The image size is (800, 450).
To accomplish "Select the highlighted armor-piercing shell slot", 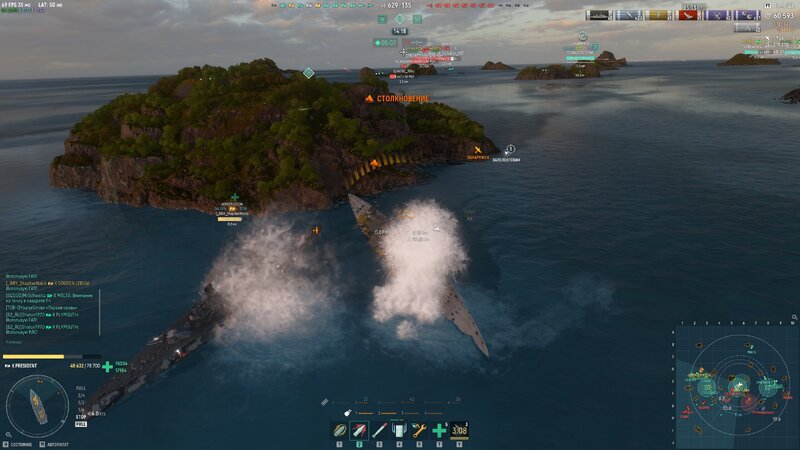I will coord(360,431).
